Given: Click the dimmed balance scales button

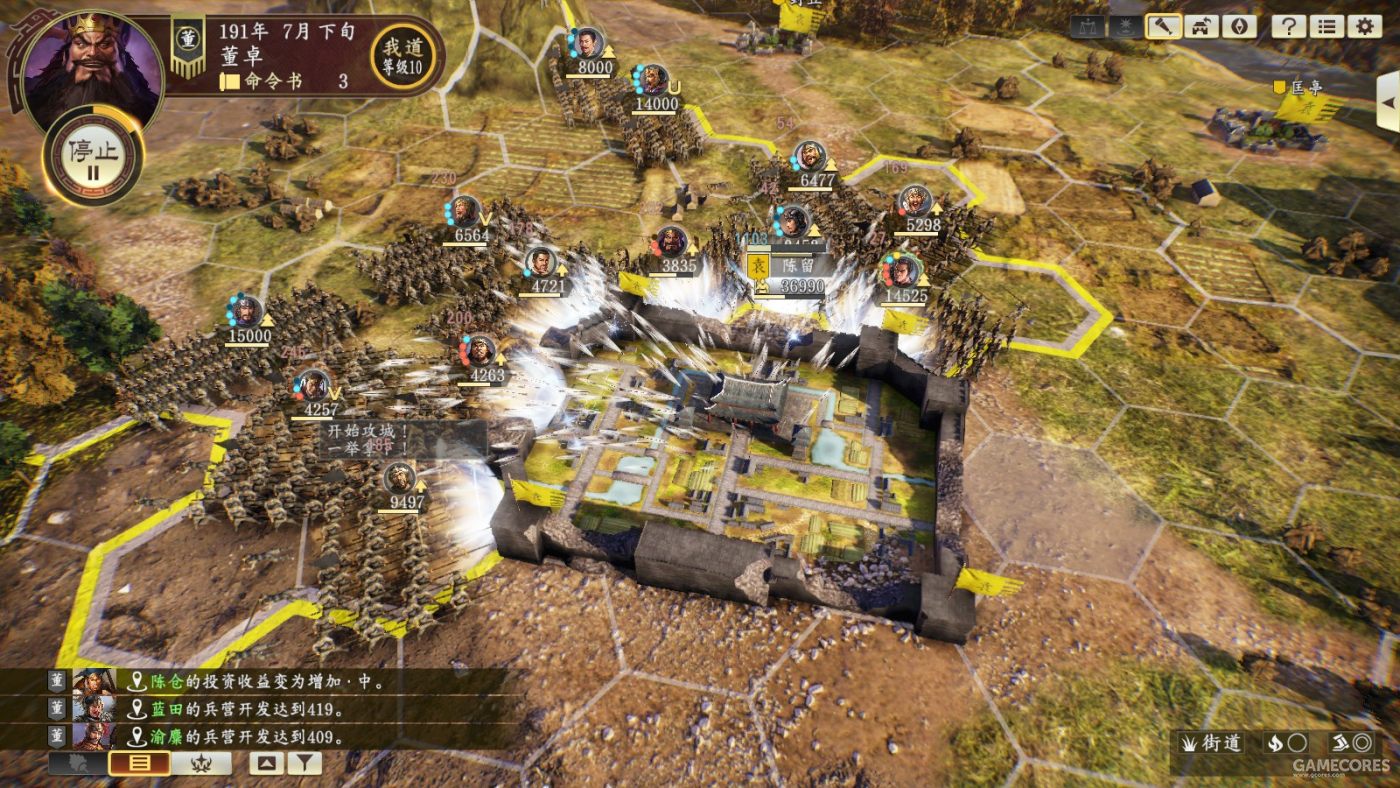Looking at the screenshot, I should tap(1088, 26).
